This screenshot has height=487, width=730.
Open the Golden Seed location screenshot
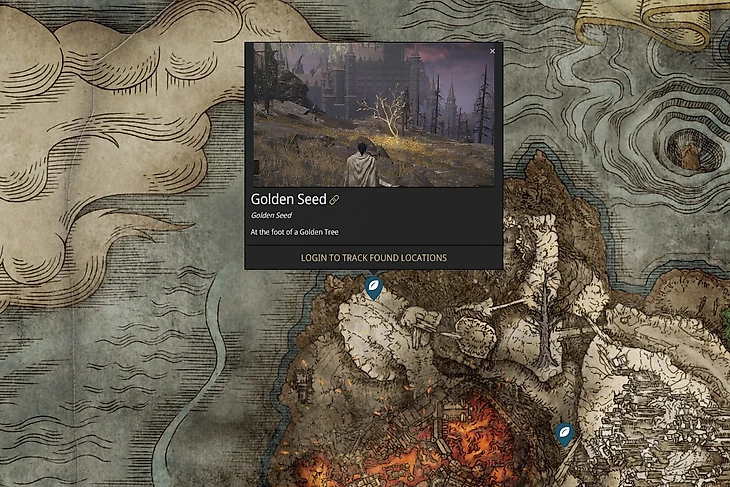click(x=373, y=114)
